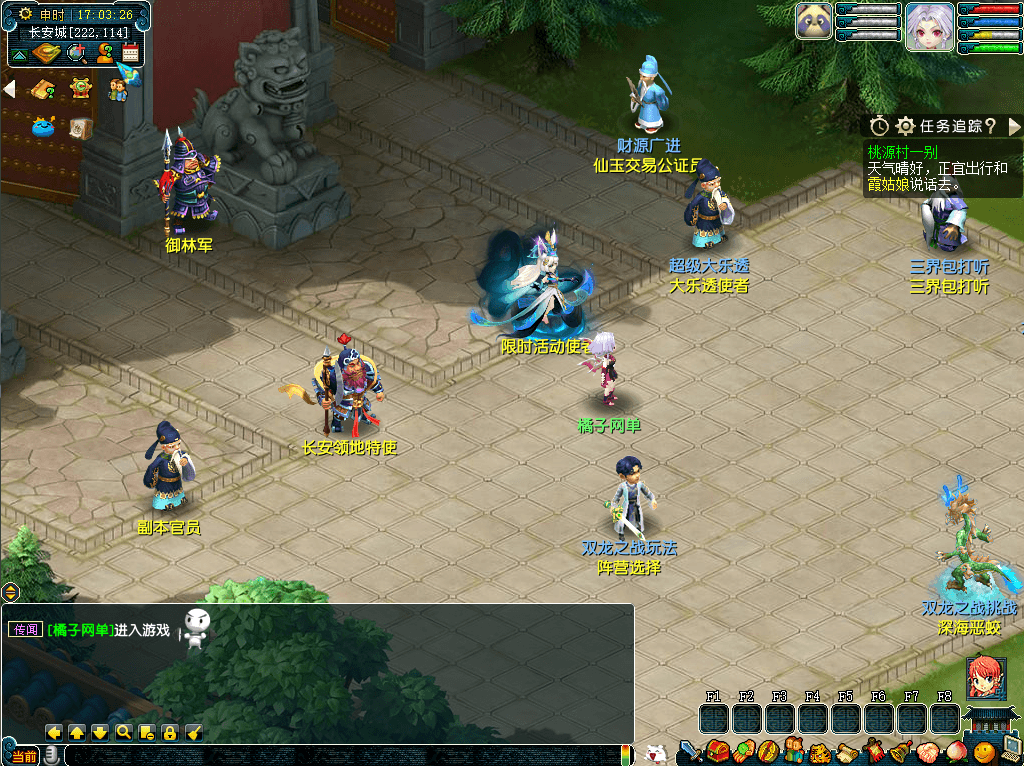Click the magnifier mini-map icon

[75, 53]
